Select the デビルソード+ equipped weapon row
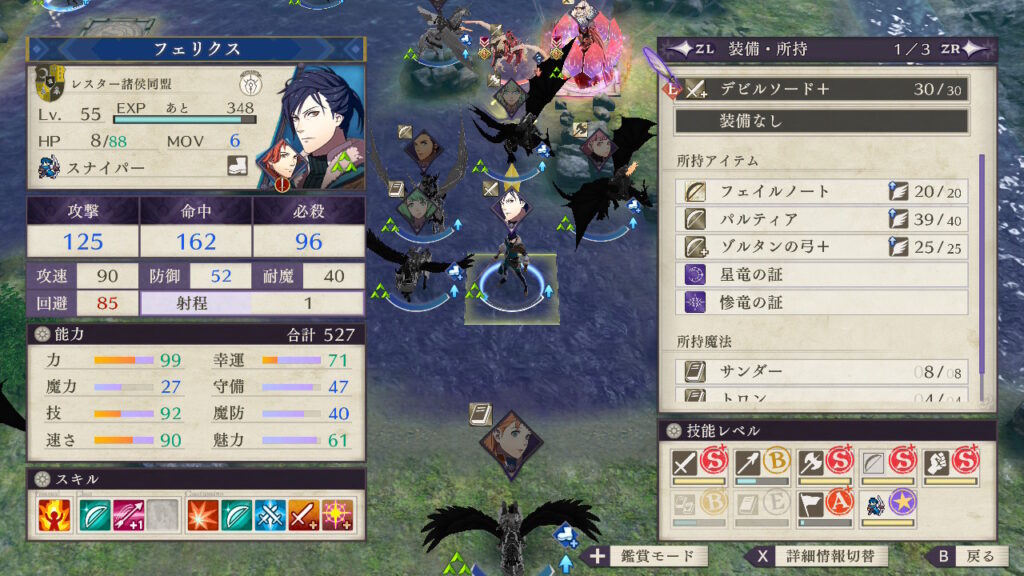The width and height of the screenshot is (1024, 576). (820, 89)
